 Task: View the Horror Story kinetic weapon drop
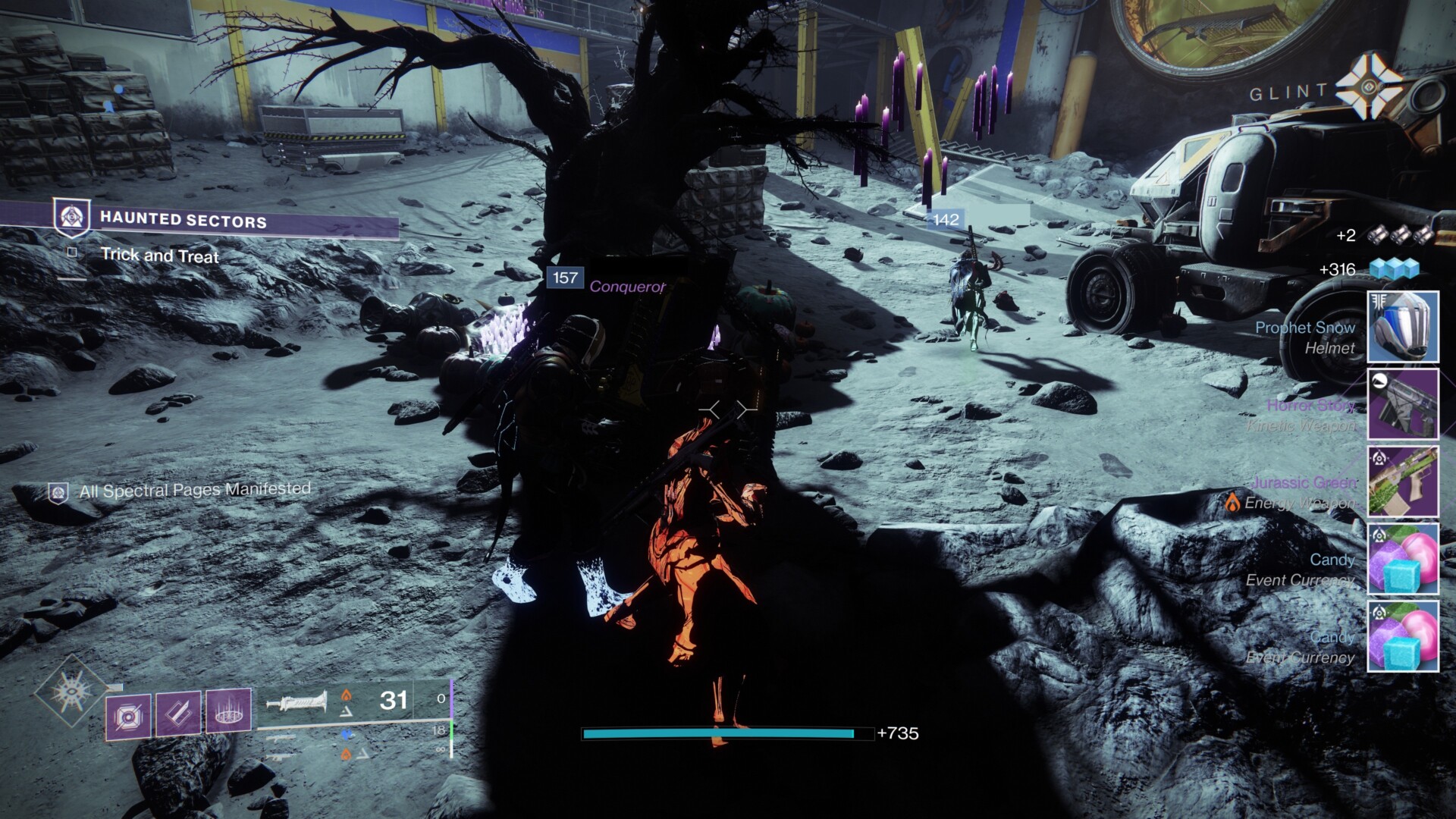(1402, 404)
